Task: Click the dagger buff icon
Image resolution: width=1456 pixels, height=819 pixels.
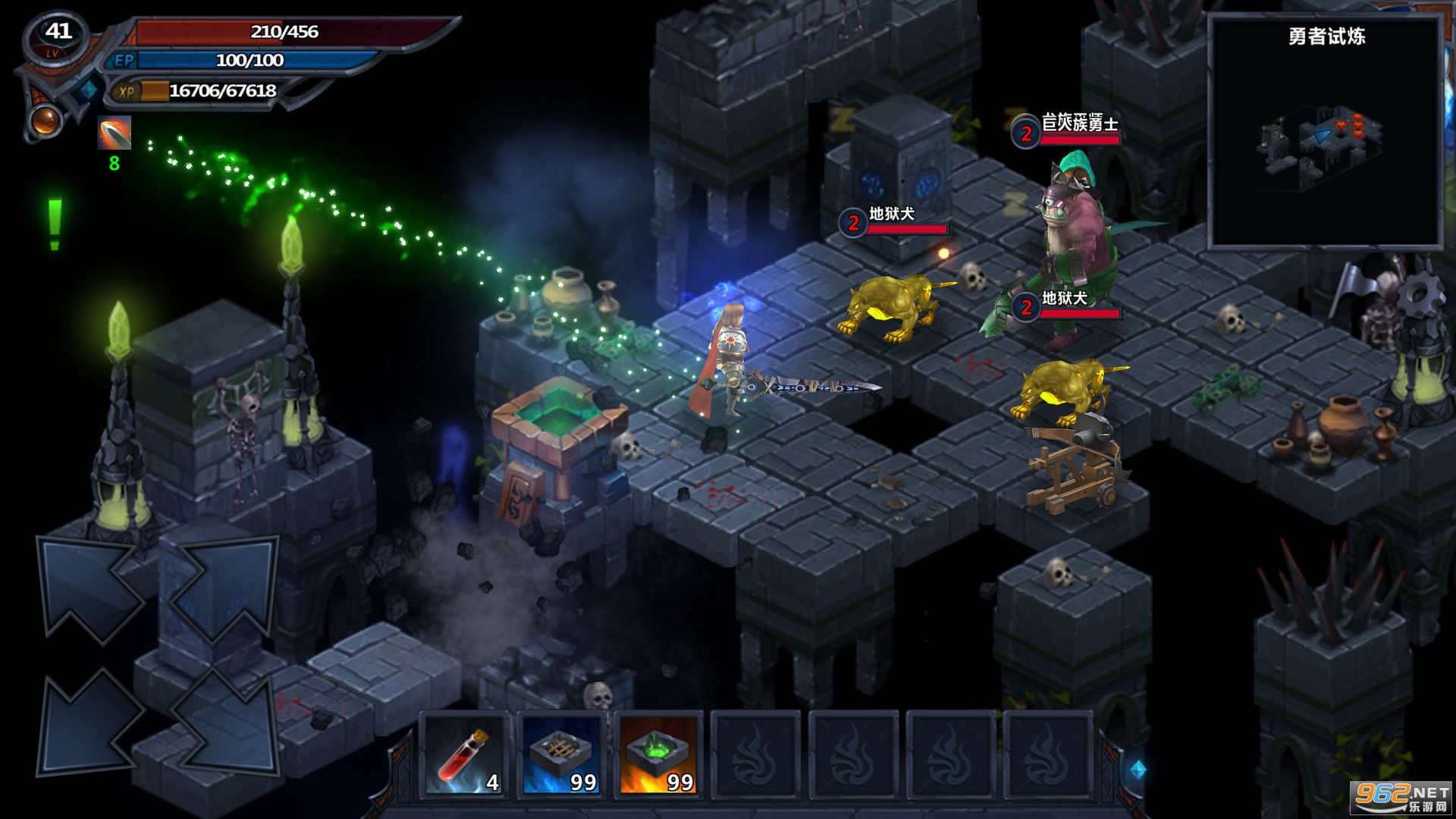Action: pos(115,133)
